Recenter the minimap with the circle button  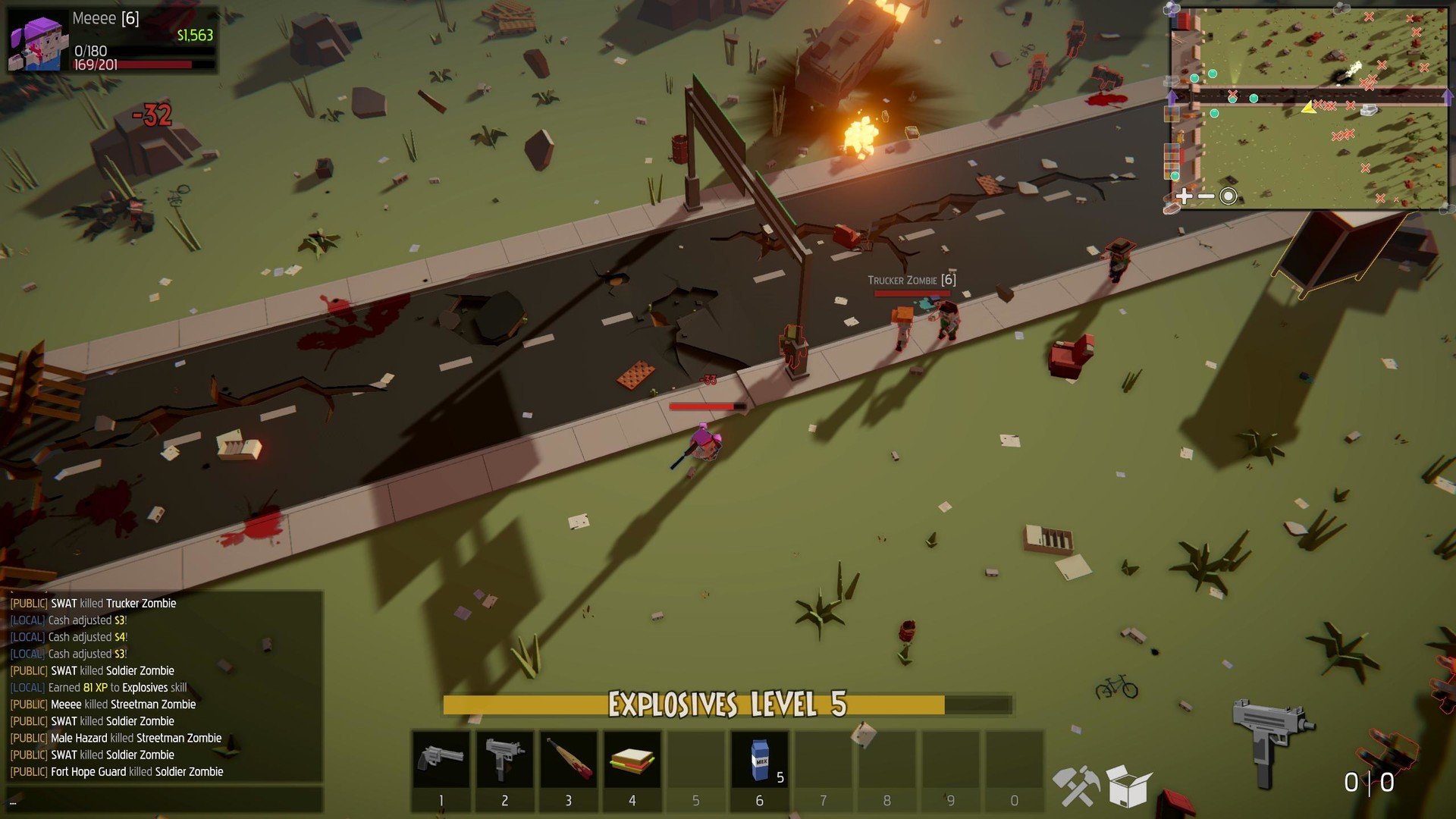[1228, 196]
